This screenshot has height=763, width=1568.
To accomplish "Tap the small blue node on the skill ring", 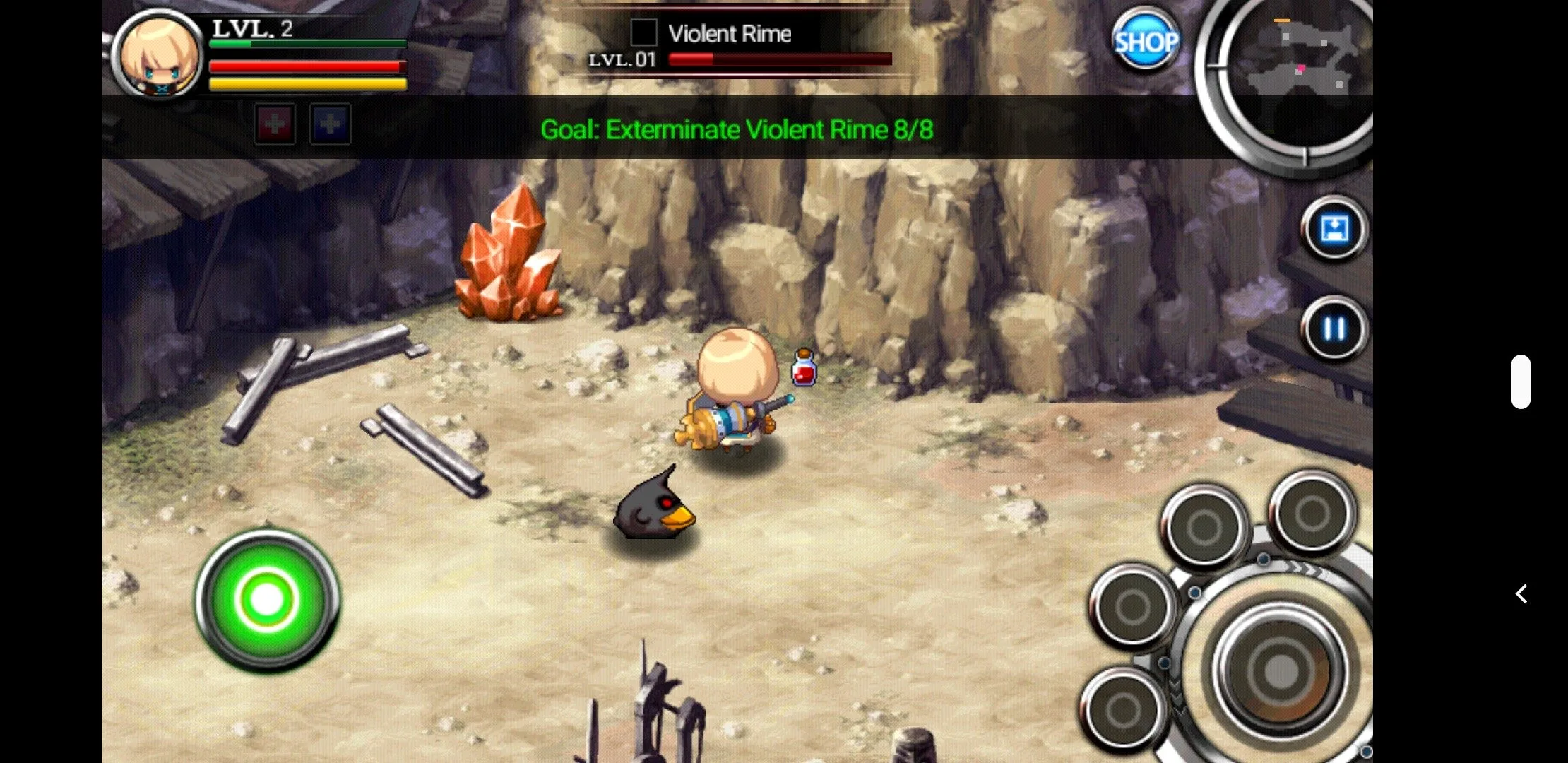I will (x=1264, y=559).
